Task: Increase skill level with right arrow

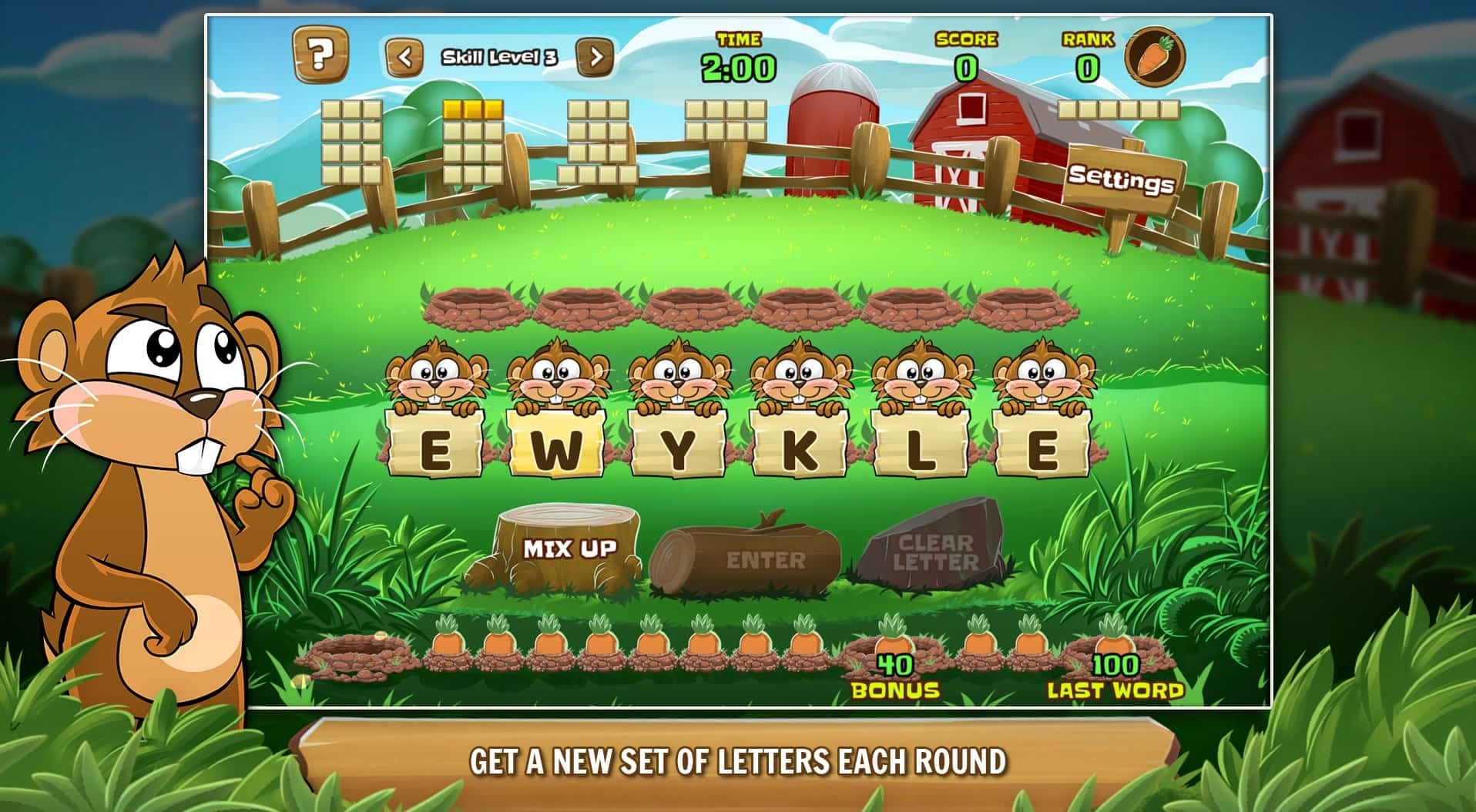Action: [x=595, y=57]
